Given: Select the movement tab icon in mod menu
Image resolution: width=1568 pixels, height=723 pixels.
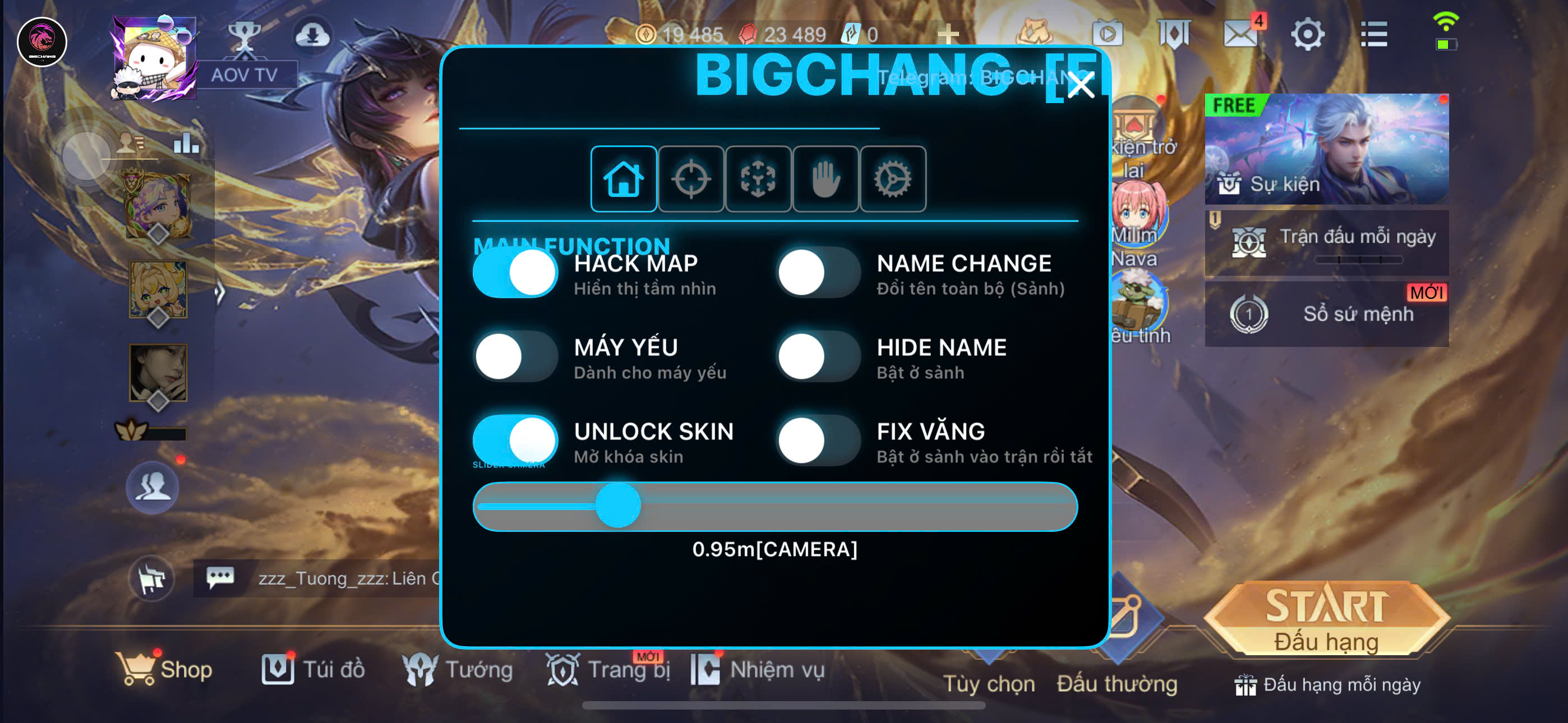Looking at the screenshot, I should 758,178.
